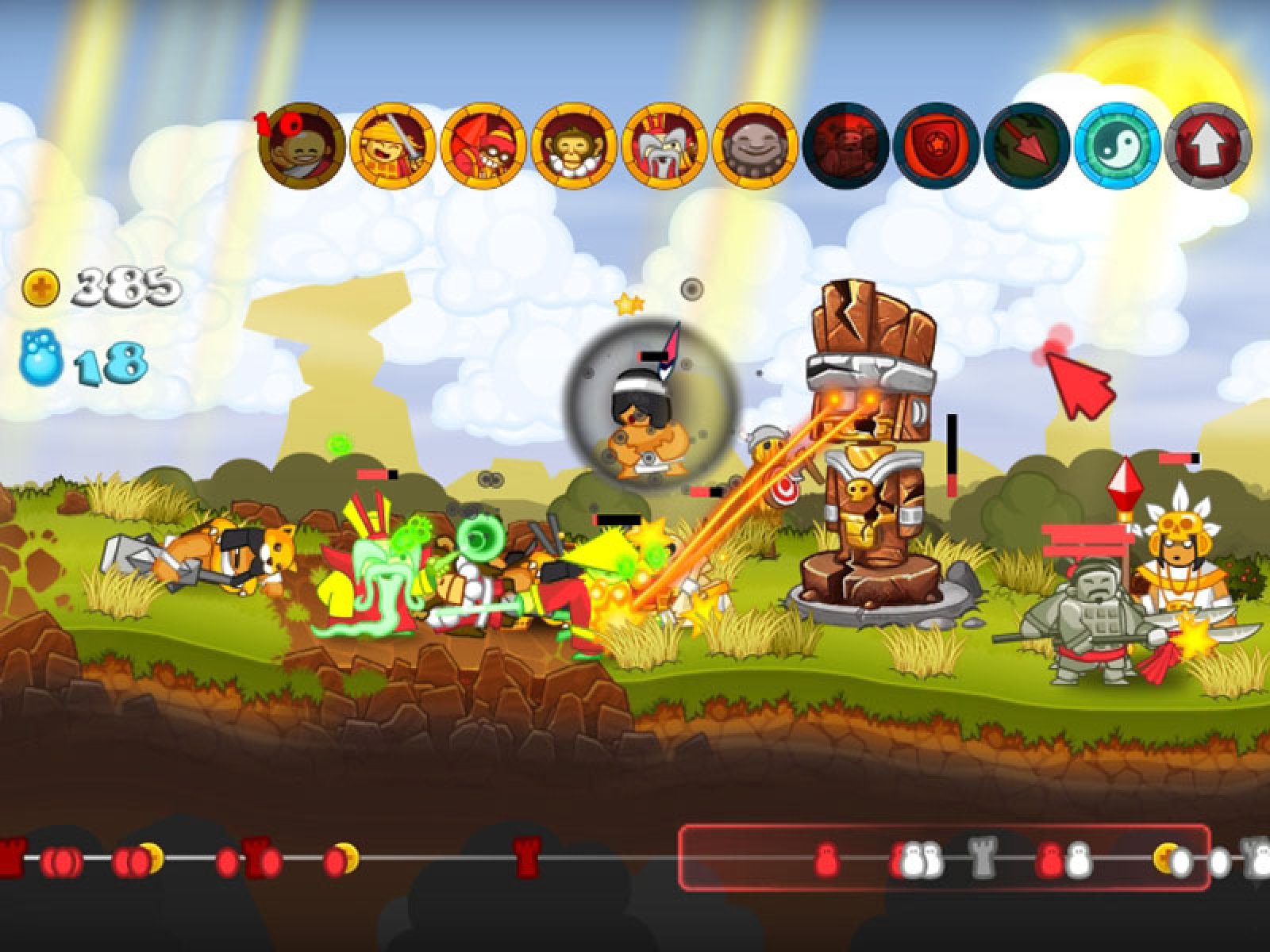Activate the red shield defense ability
The height and width of the screenshot is (952, 1270).
pyautogui.click(x=936, y=147)
